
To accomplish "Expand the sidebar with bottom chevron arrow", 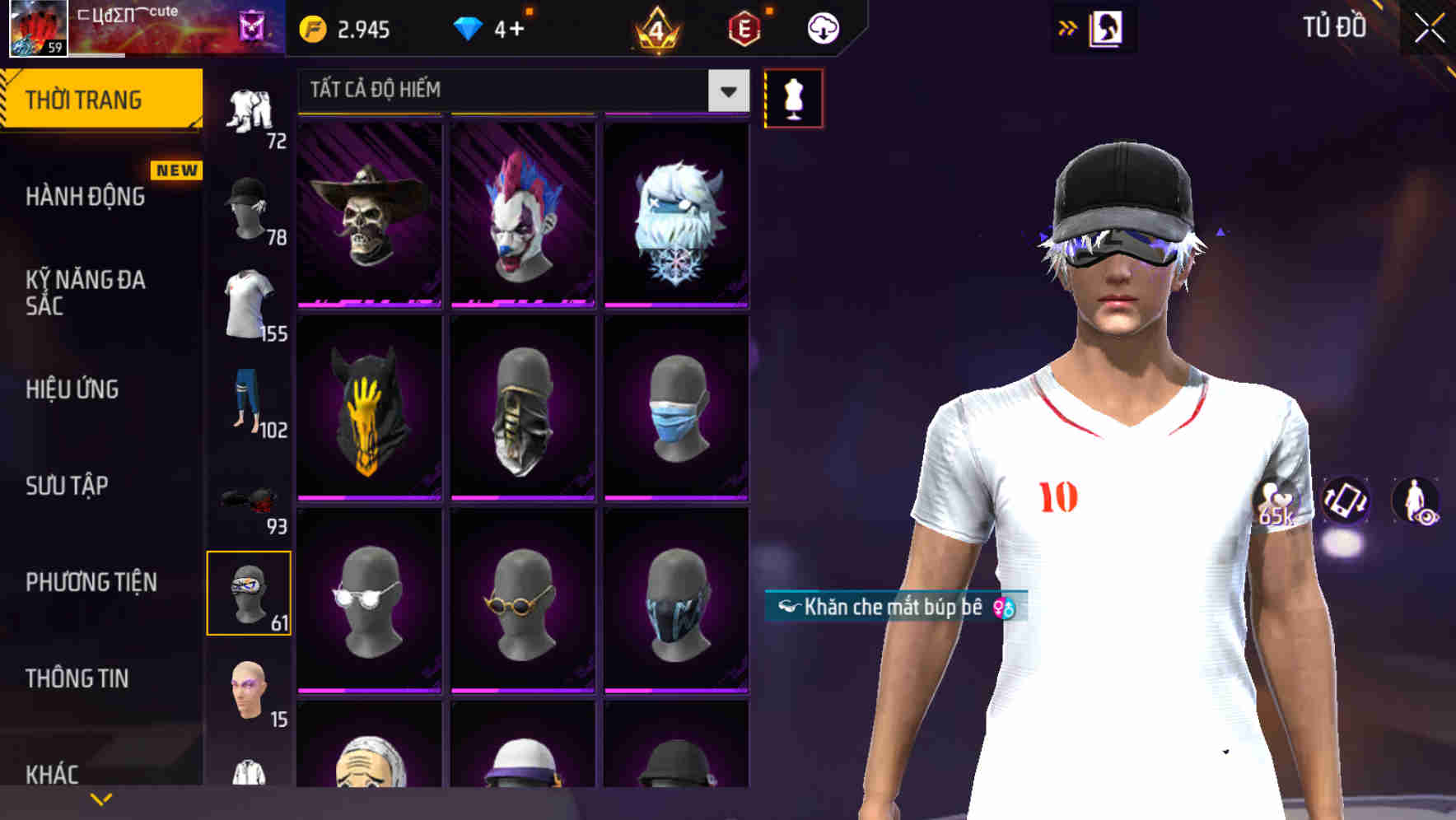I will coord(100,799).
